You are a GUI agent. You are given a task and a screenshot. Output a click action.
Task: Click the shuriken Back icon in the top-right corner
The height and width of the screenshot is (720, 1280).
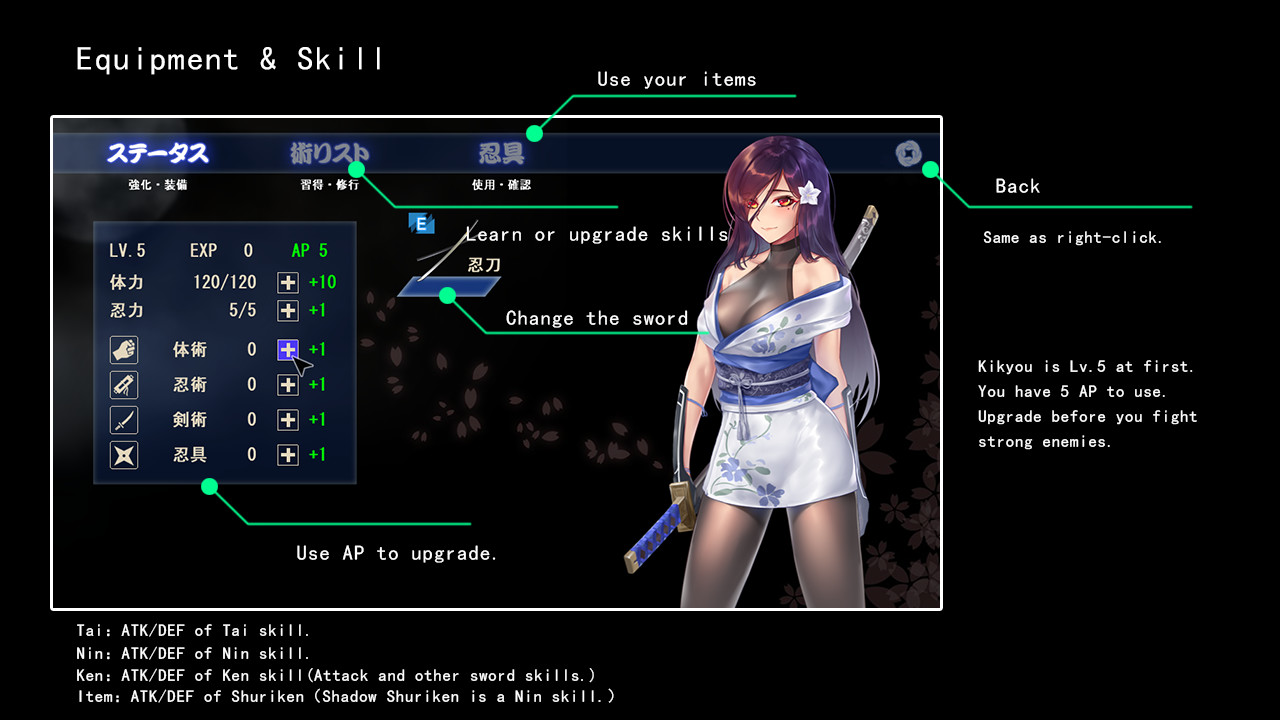click(908, 154)
